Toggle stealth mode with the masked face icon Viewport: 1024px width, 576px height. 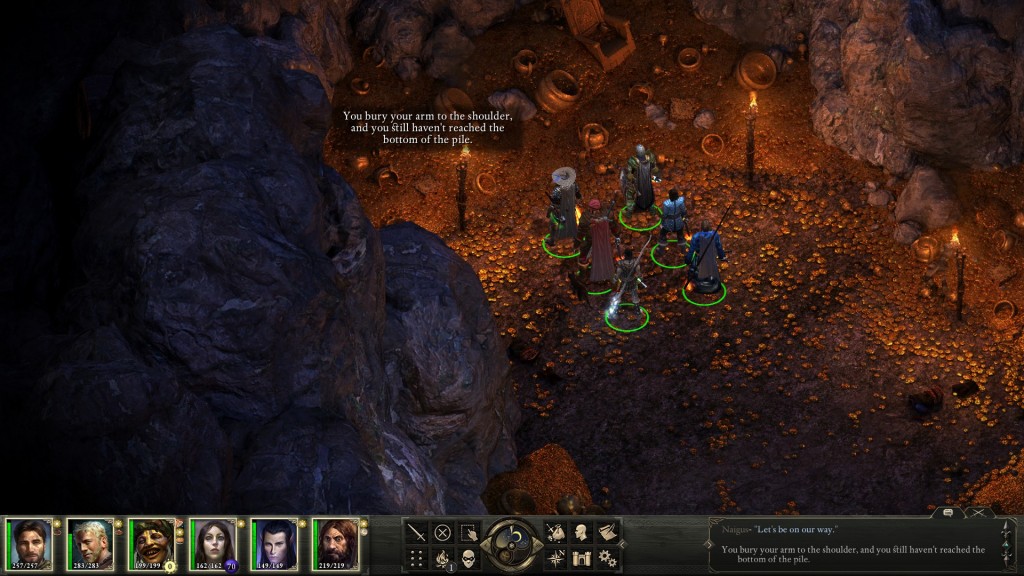coord(468,558)
